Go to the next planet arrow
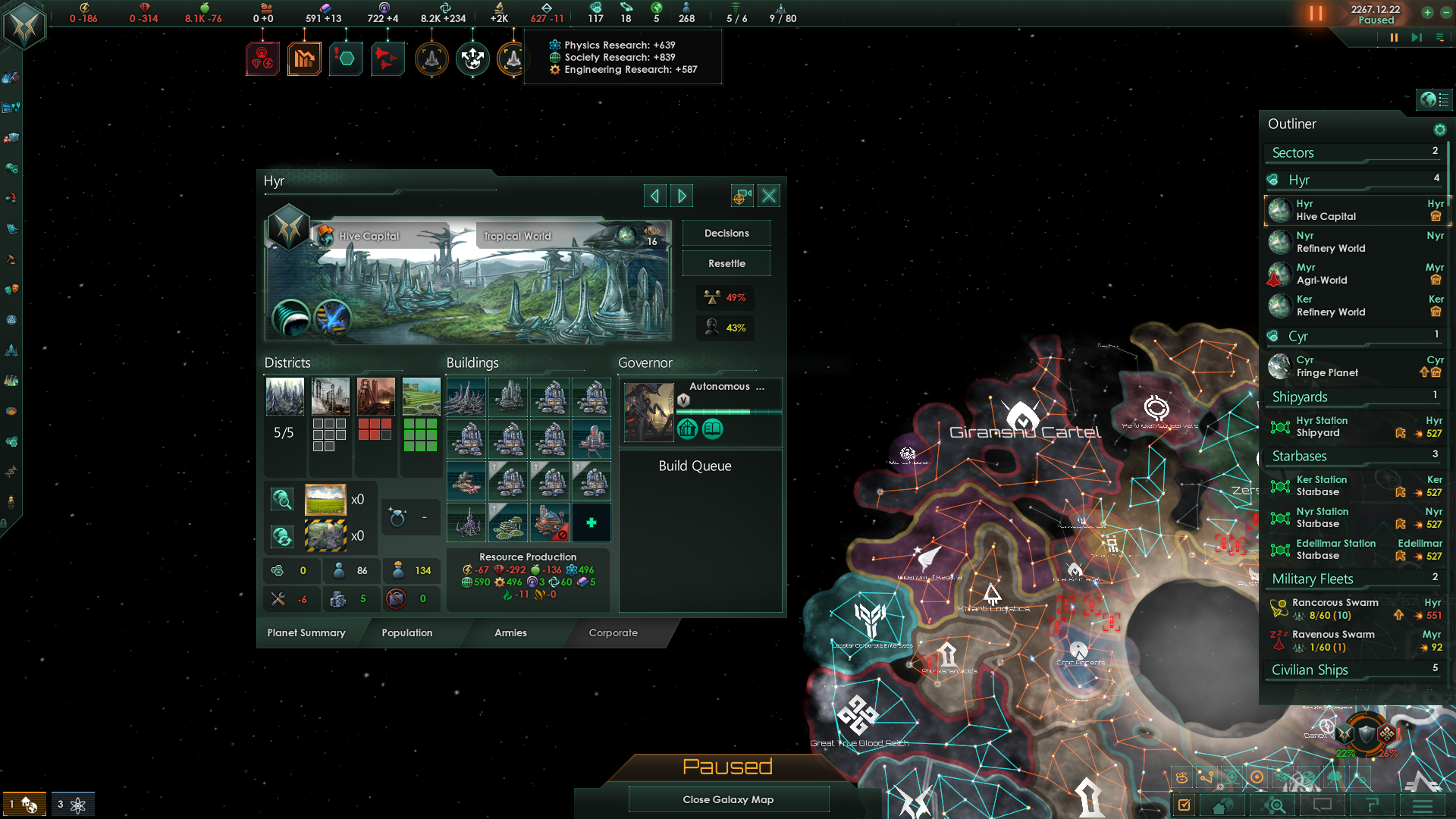 (x=682, y=196)
